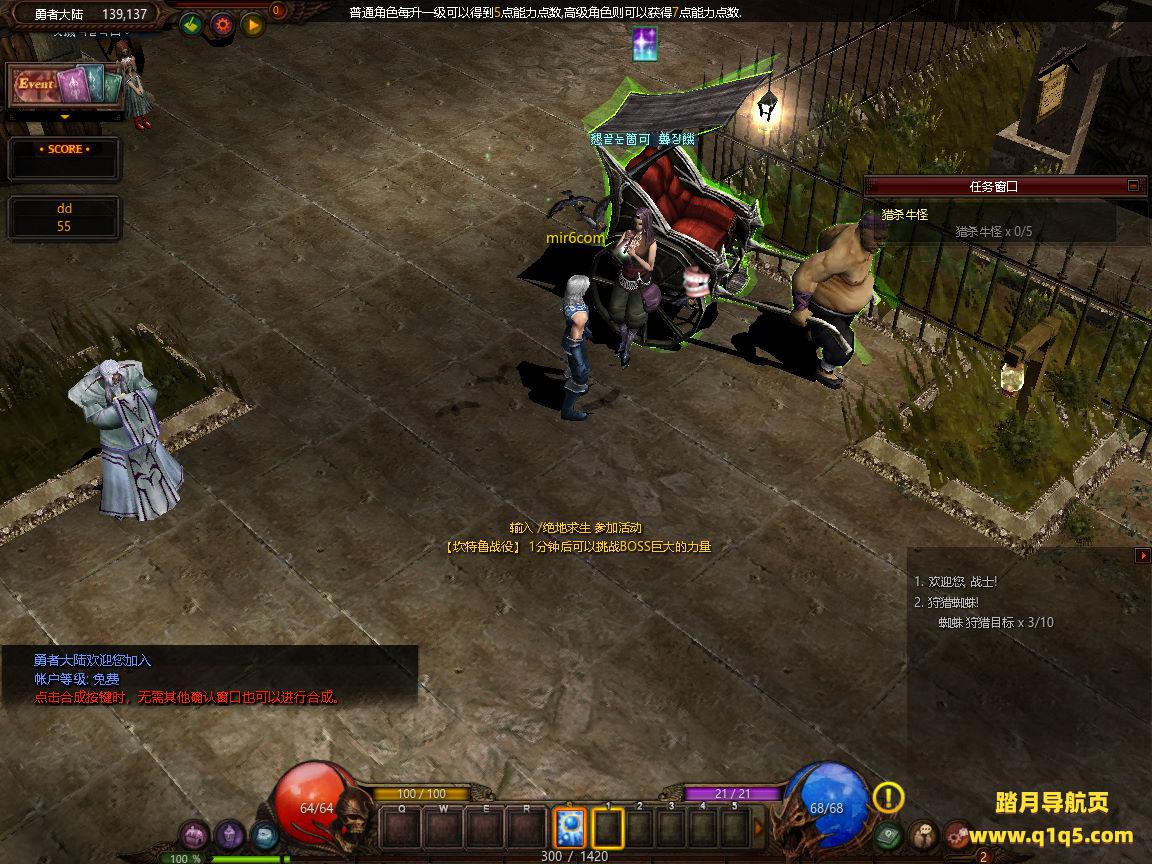This screenshot has width=1152, height=864.
Task: Open the chat bubble community icon
Action: 923,834
